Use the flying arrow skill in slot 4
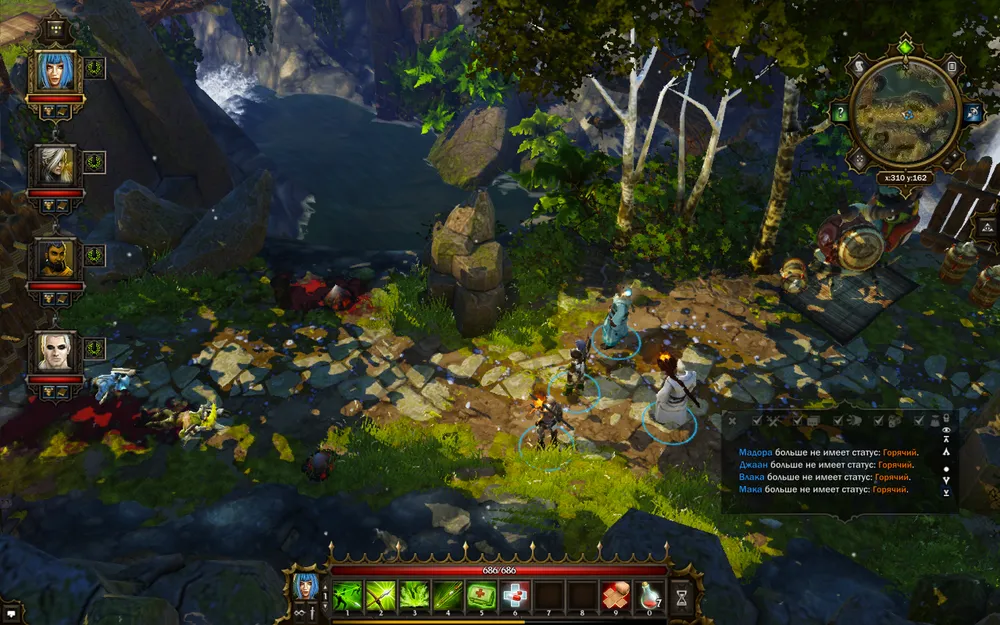Screen dimensions: 1000x625 pos(448,595)
